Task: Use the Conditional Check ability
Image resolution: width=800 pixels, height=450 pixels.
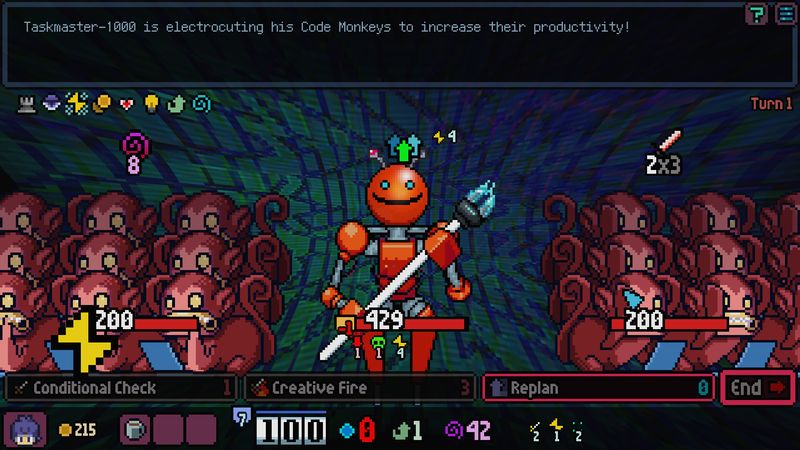Action: click(120, 387)
